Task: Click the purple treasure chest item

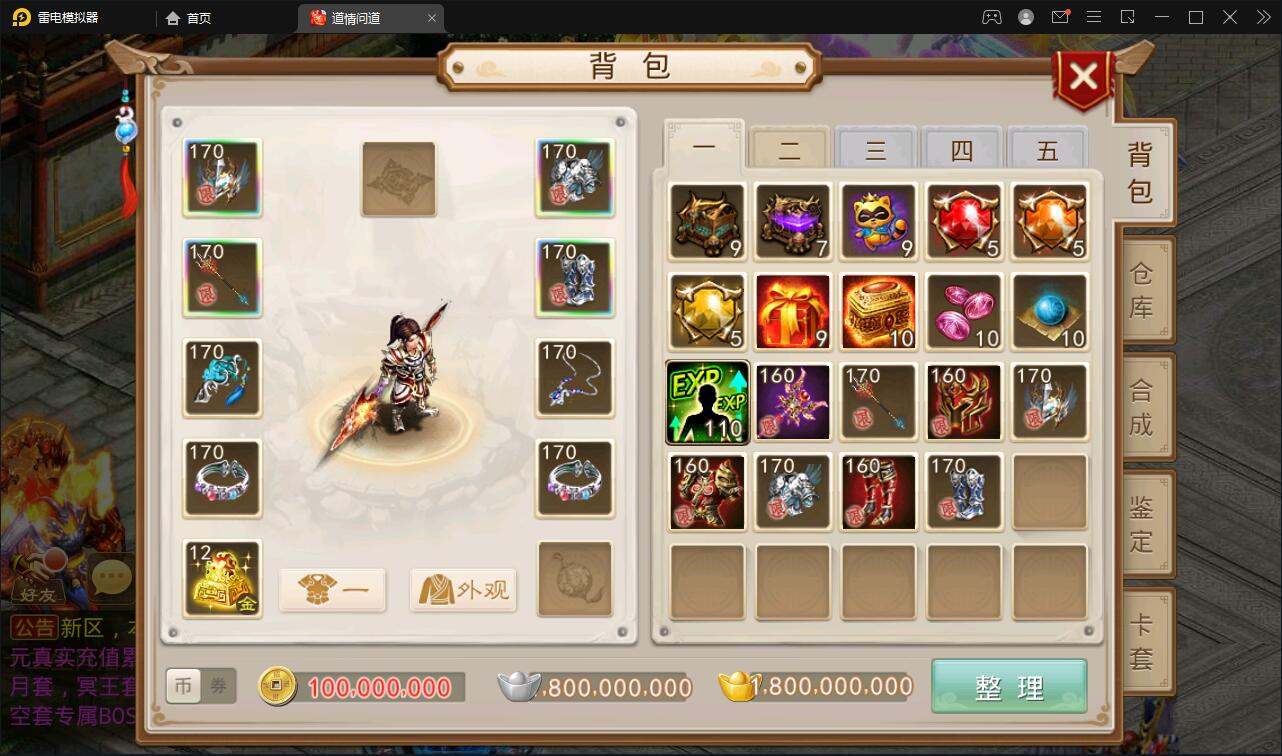Action: click(x=793, y=221)
